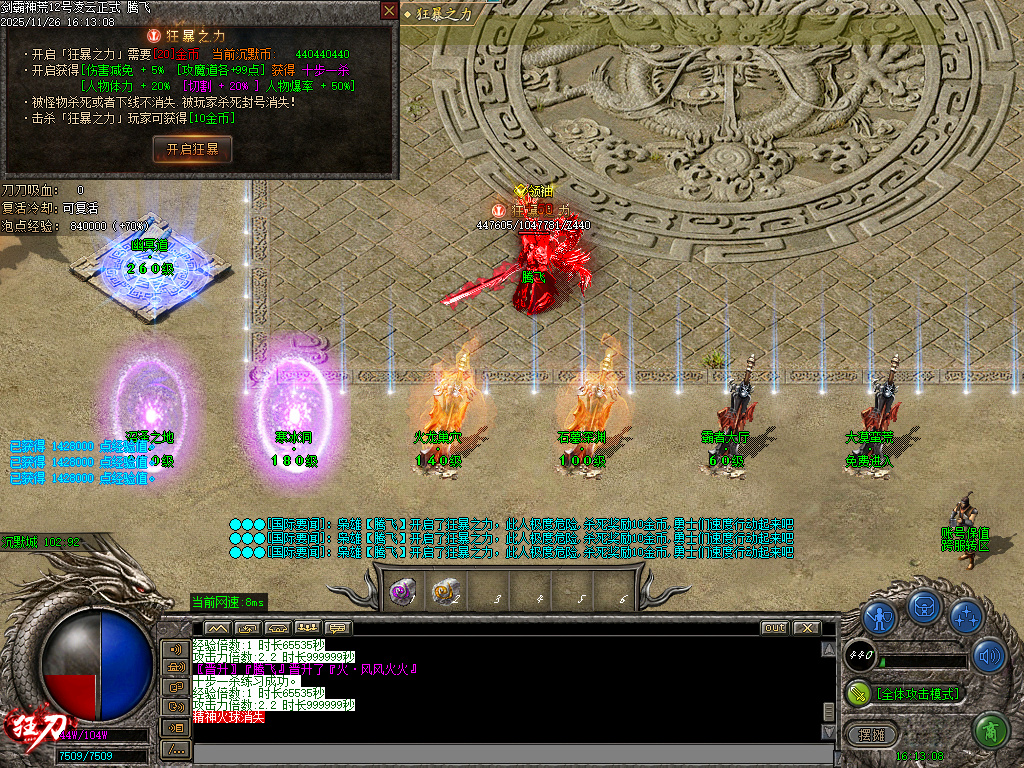Open the character equipment panel icon
1024x768 pixels.
879,618
